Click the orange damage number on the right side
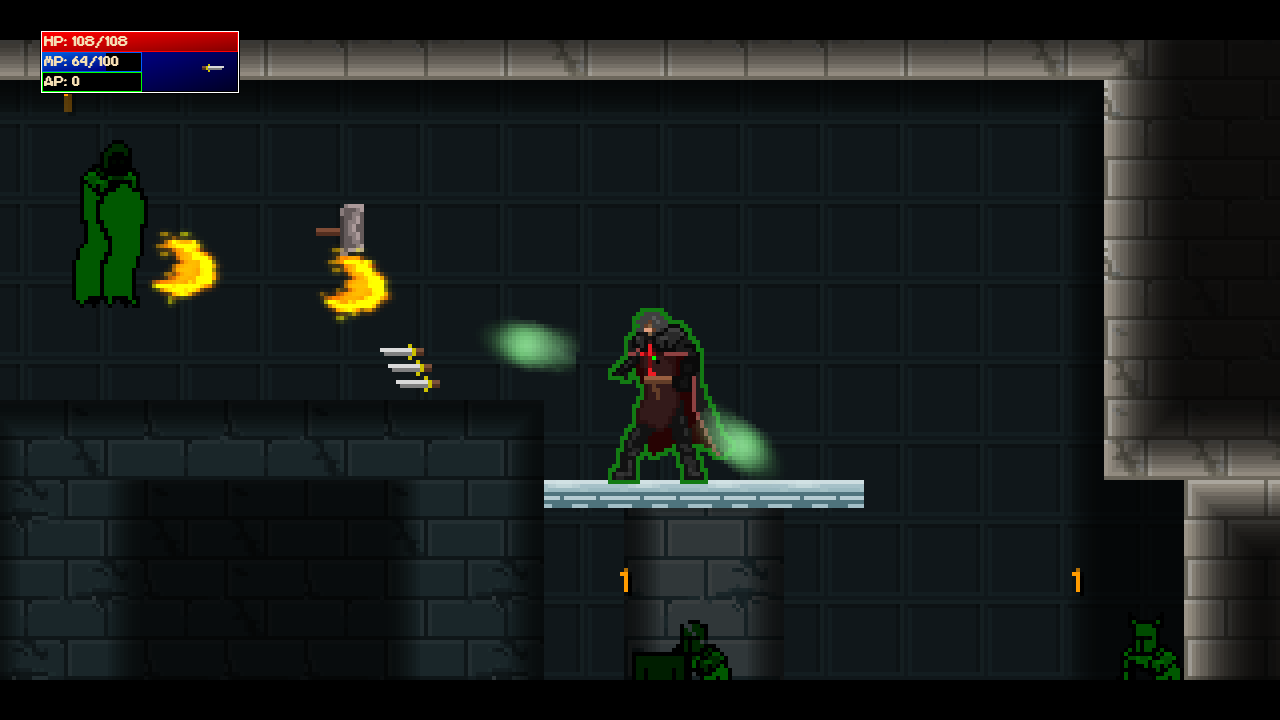This screenshot has height=720, width=1280. 1077,578
